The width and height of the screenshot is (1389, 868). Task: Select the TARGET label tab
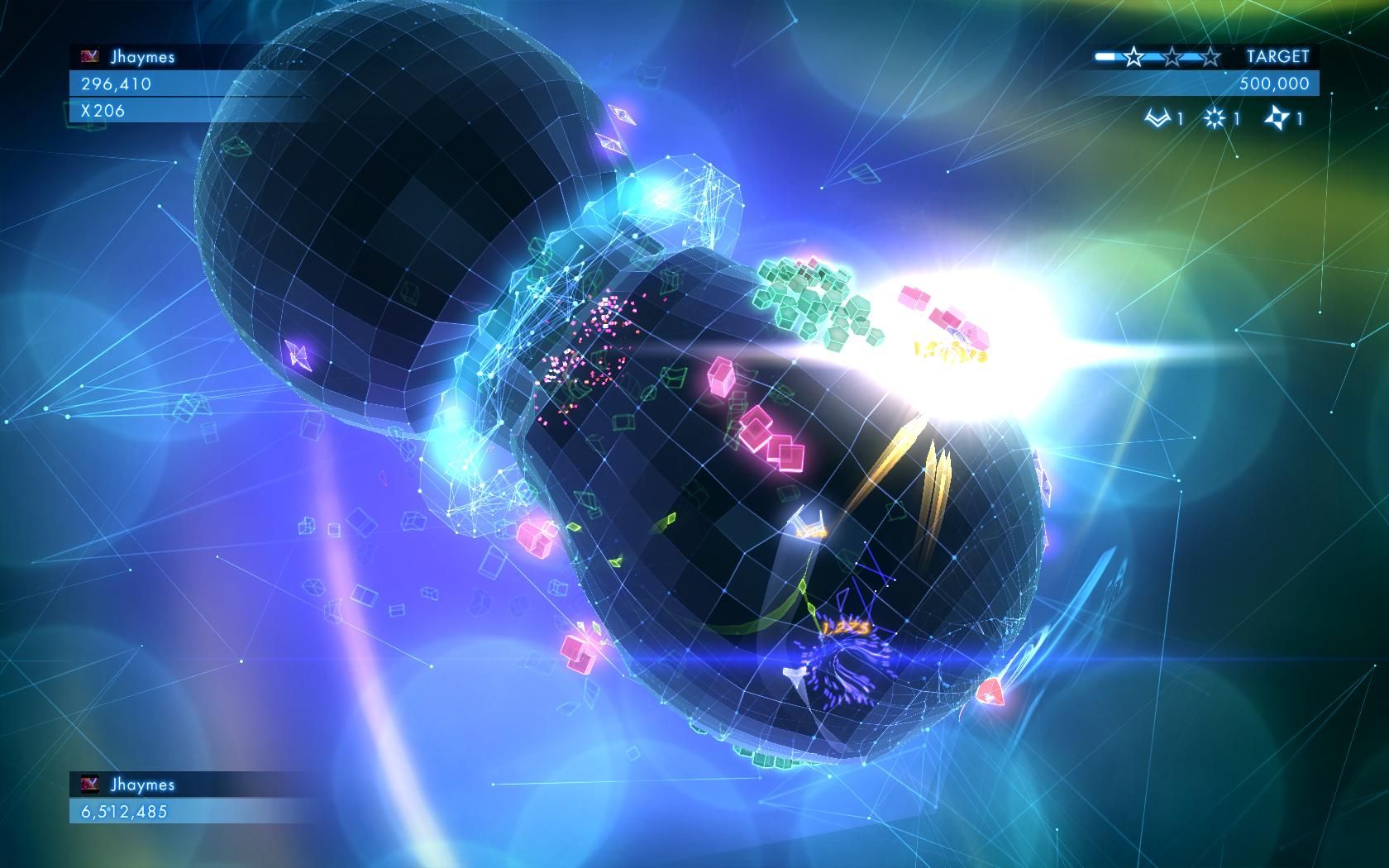coord(1277,55)
